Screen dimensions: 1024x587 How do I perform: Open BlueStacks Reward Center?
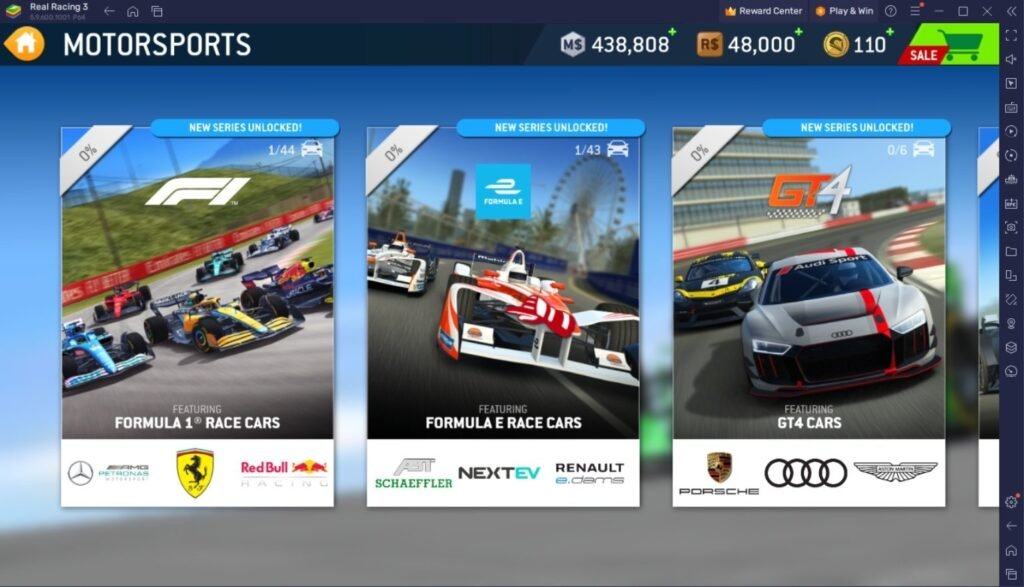tap(763, 11)
